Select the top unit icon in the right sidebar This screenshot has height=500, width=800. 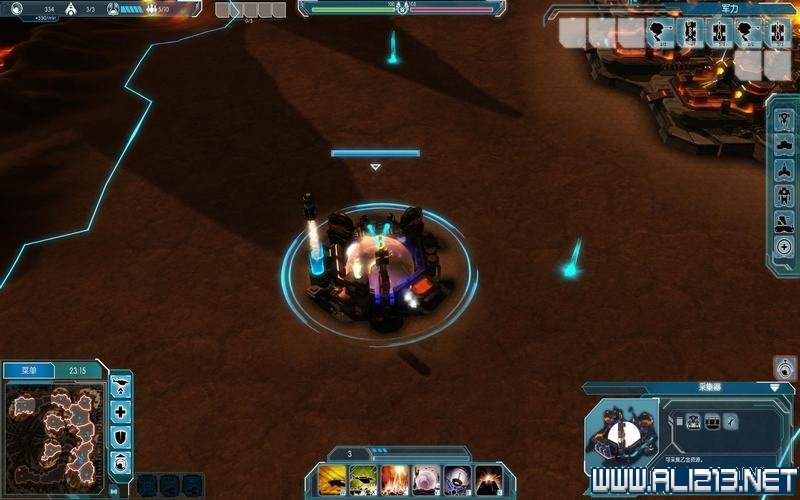[784, 116]
